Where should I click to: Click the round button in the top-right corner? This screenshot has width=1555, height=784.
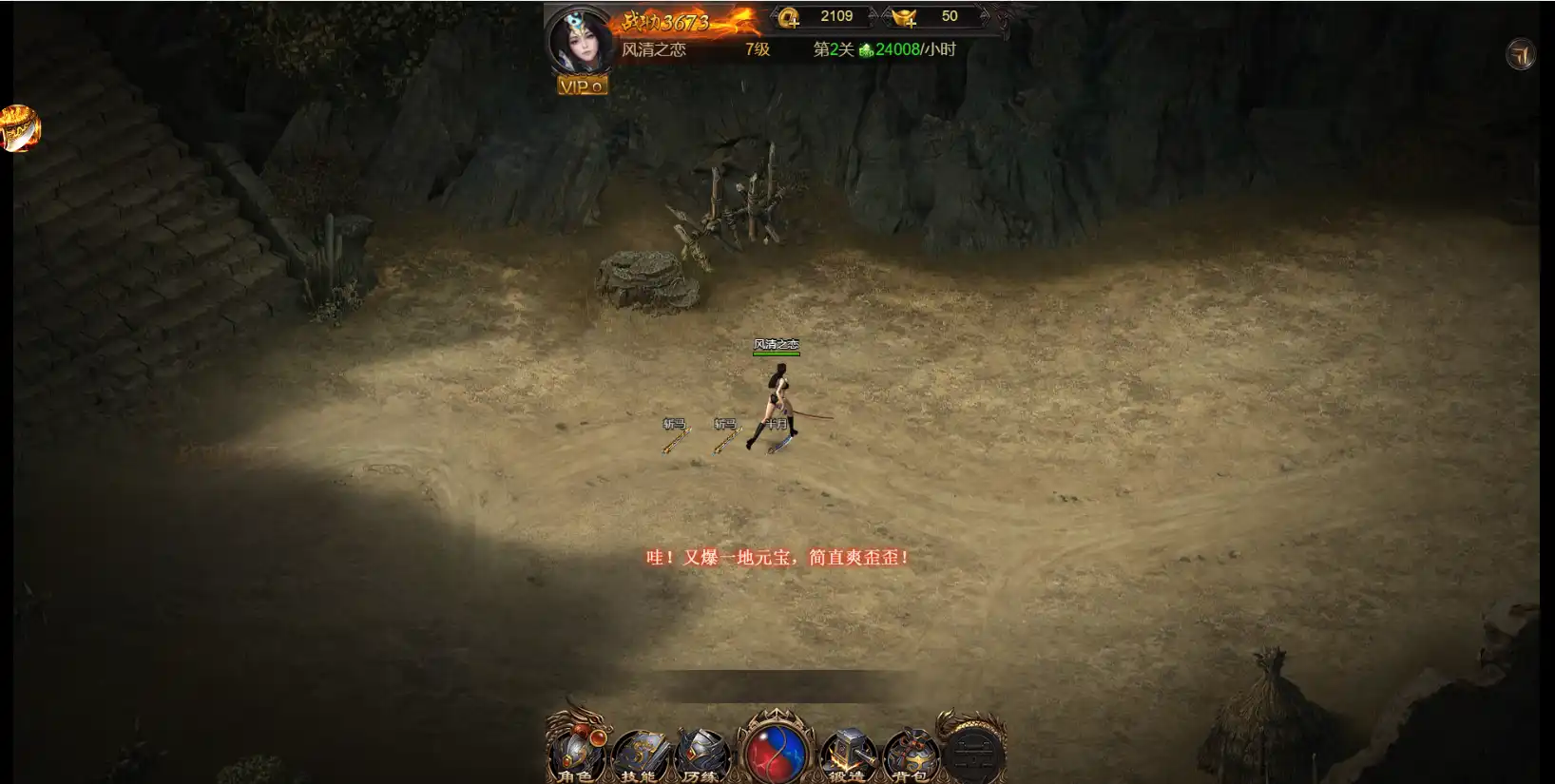(1521, 54)
